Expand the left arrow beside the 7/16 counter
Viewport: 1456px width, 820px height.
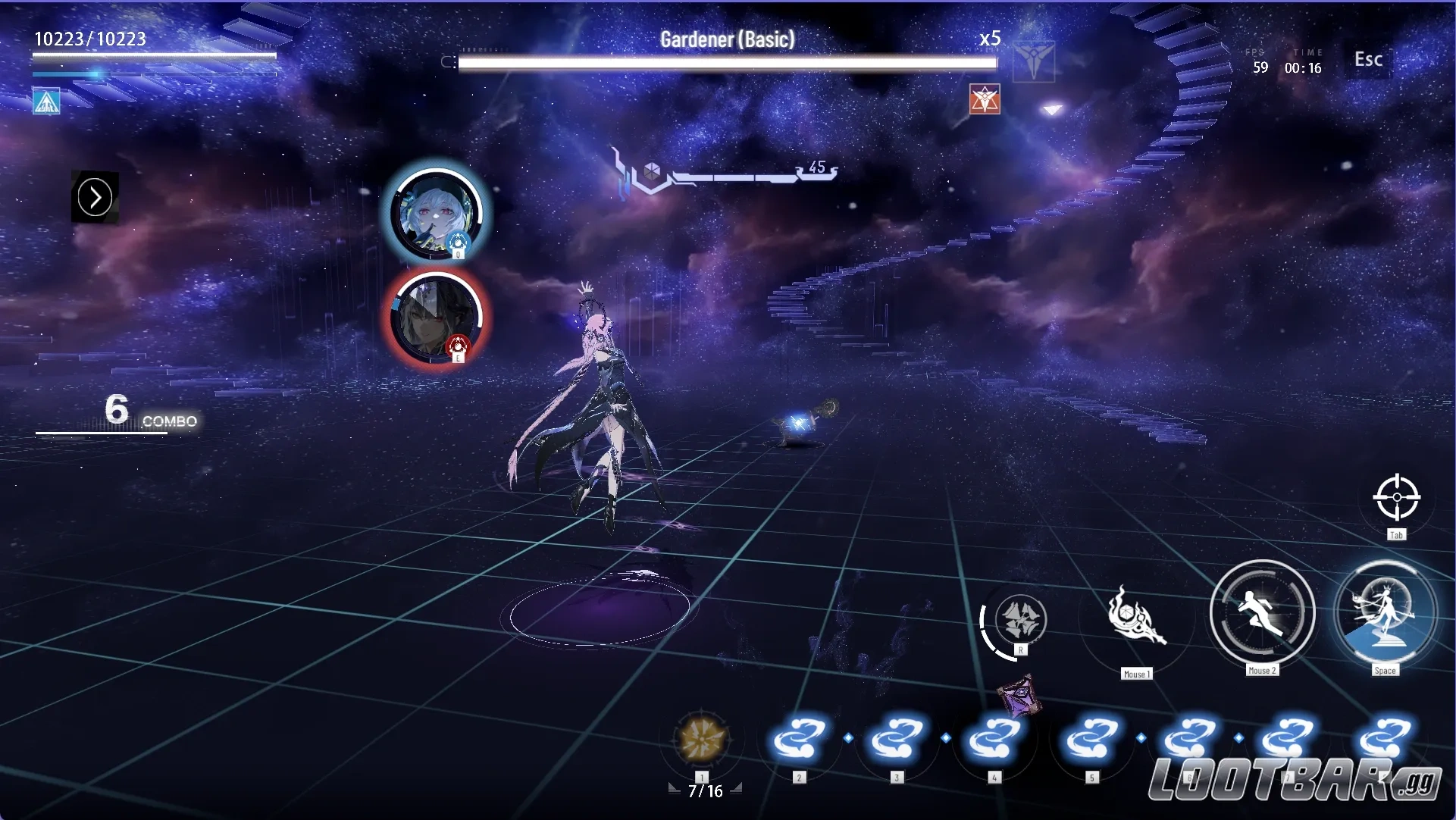coord(674,788)
